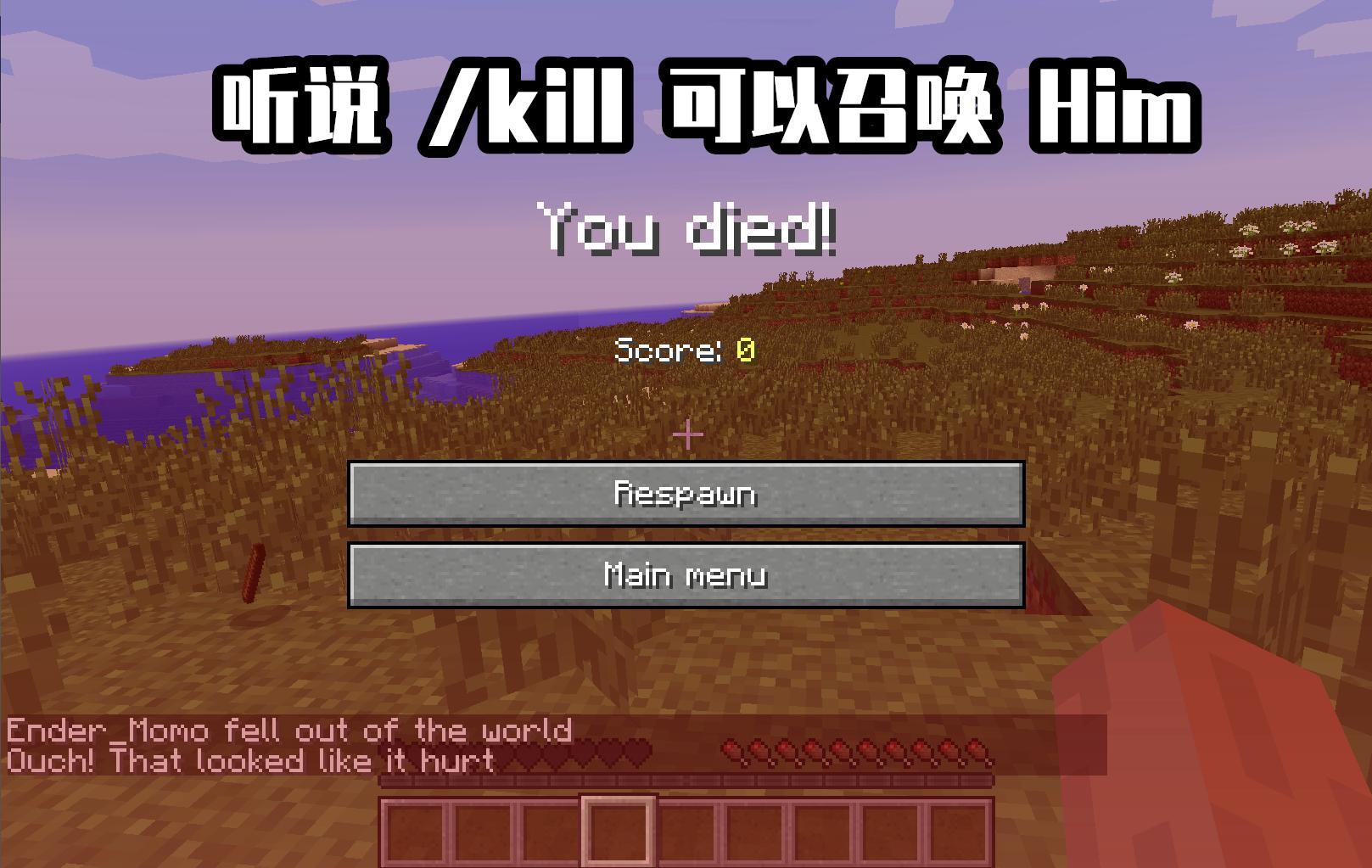Open the Main menu
This screenshot has width=1372, height=868.
(686, 575)
